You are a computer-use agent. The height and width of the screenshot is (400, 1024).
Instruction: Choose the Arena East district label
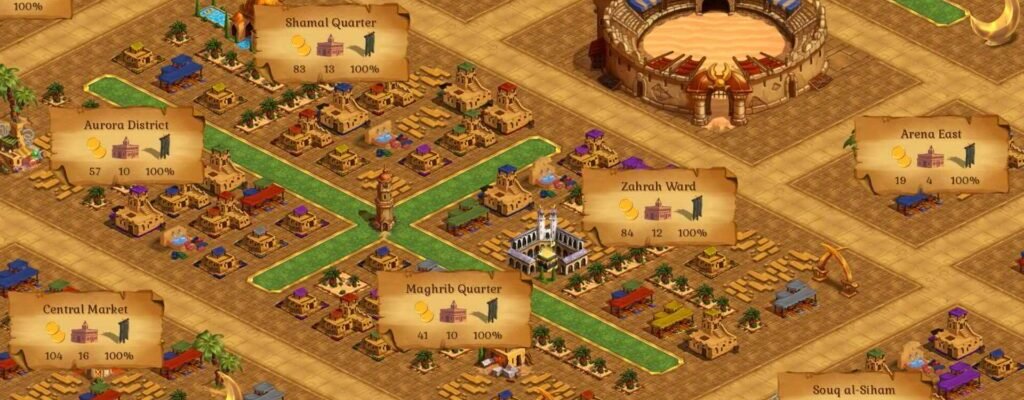[931, 154]
